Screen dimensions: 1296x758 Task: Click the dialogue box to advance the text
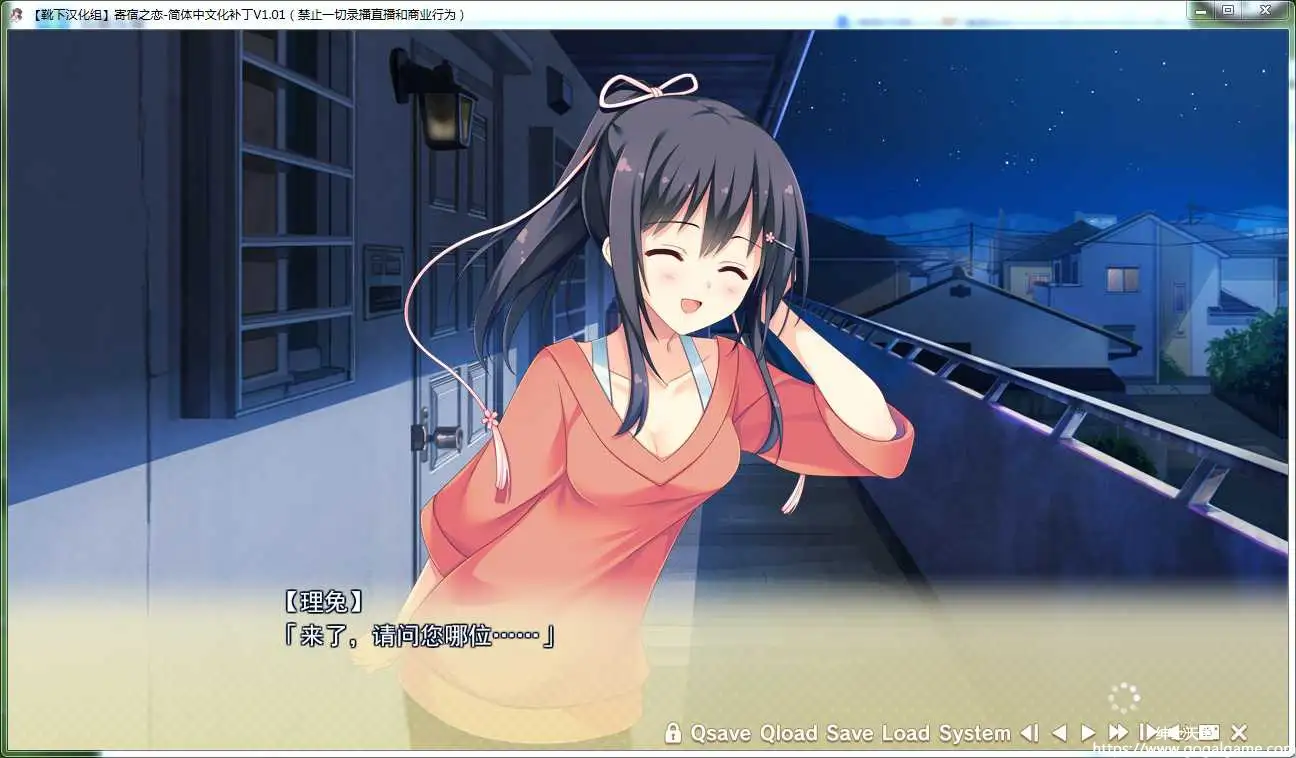point(450,632)
